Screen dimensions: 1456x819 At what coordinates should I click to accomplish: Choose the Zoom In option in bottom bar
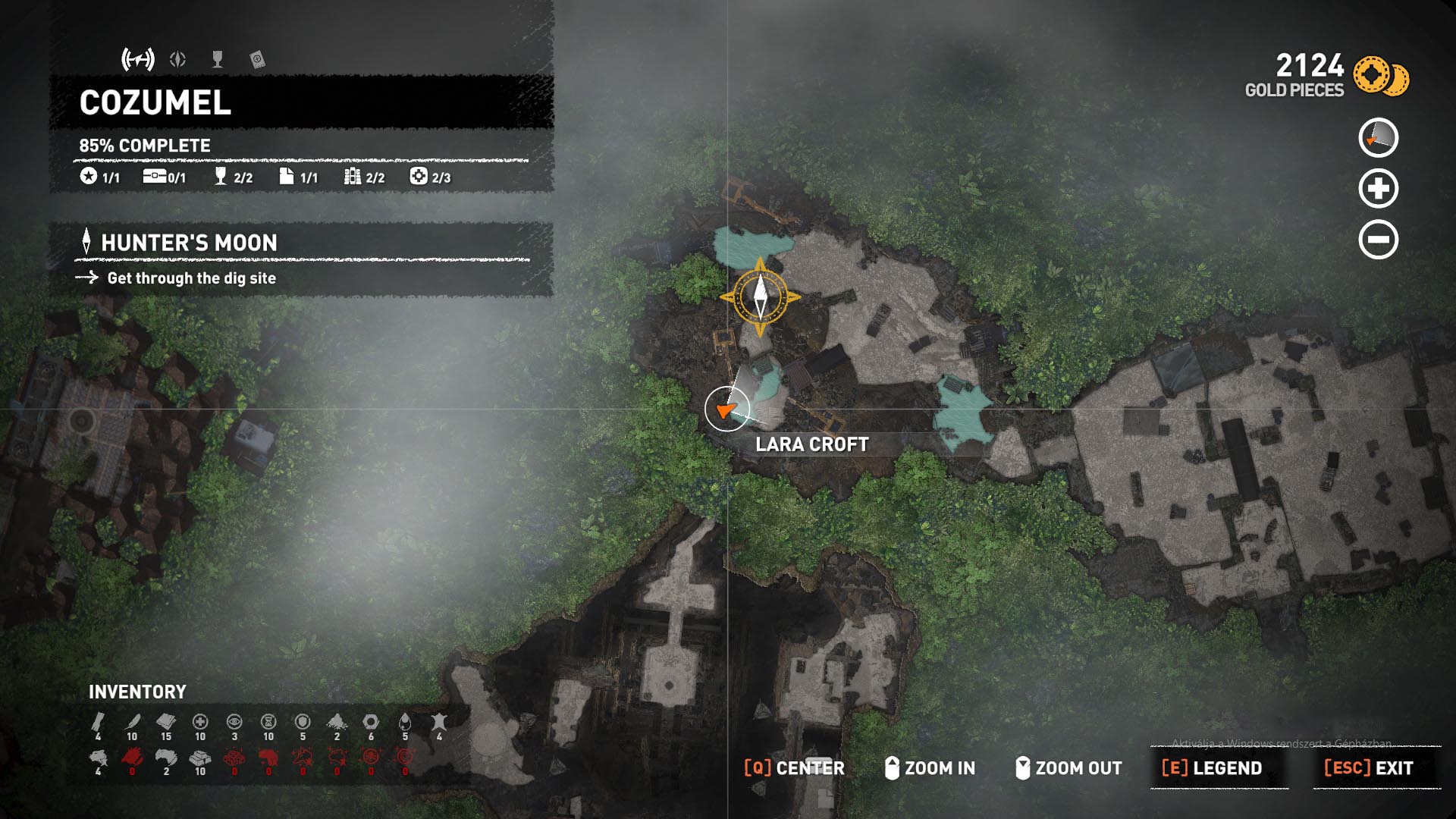pyautogui.click(x=930, y=768)
